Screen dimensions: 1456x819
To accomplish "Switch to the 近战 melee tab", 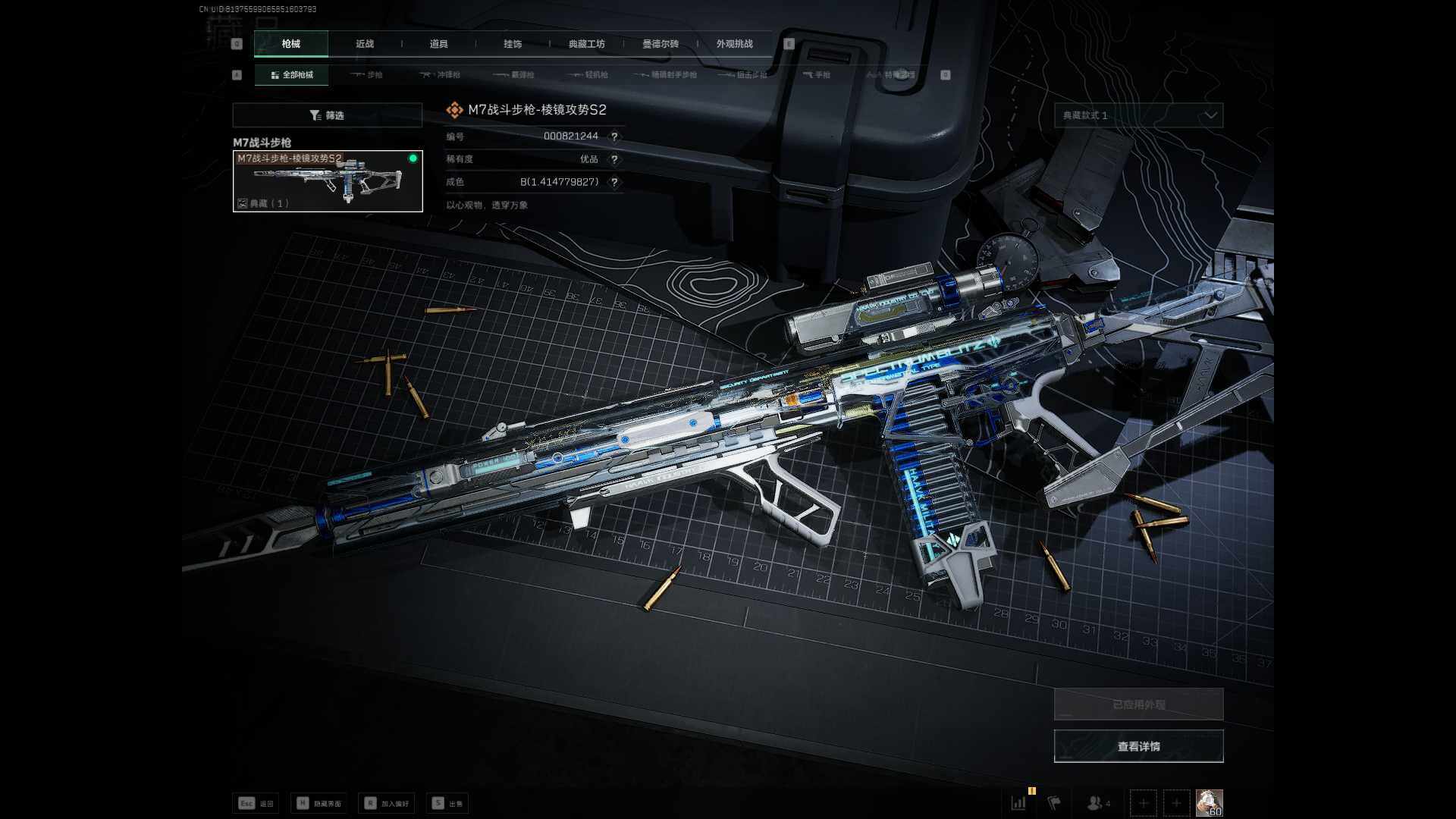I will click(x=365, y=44).
